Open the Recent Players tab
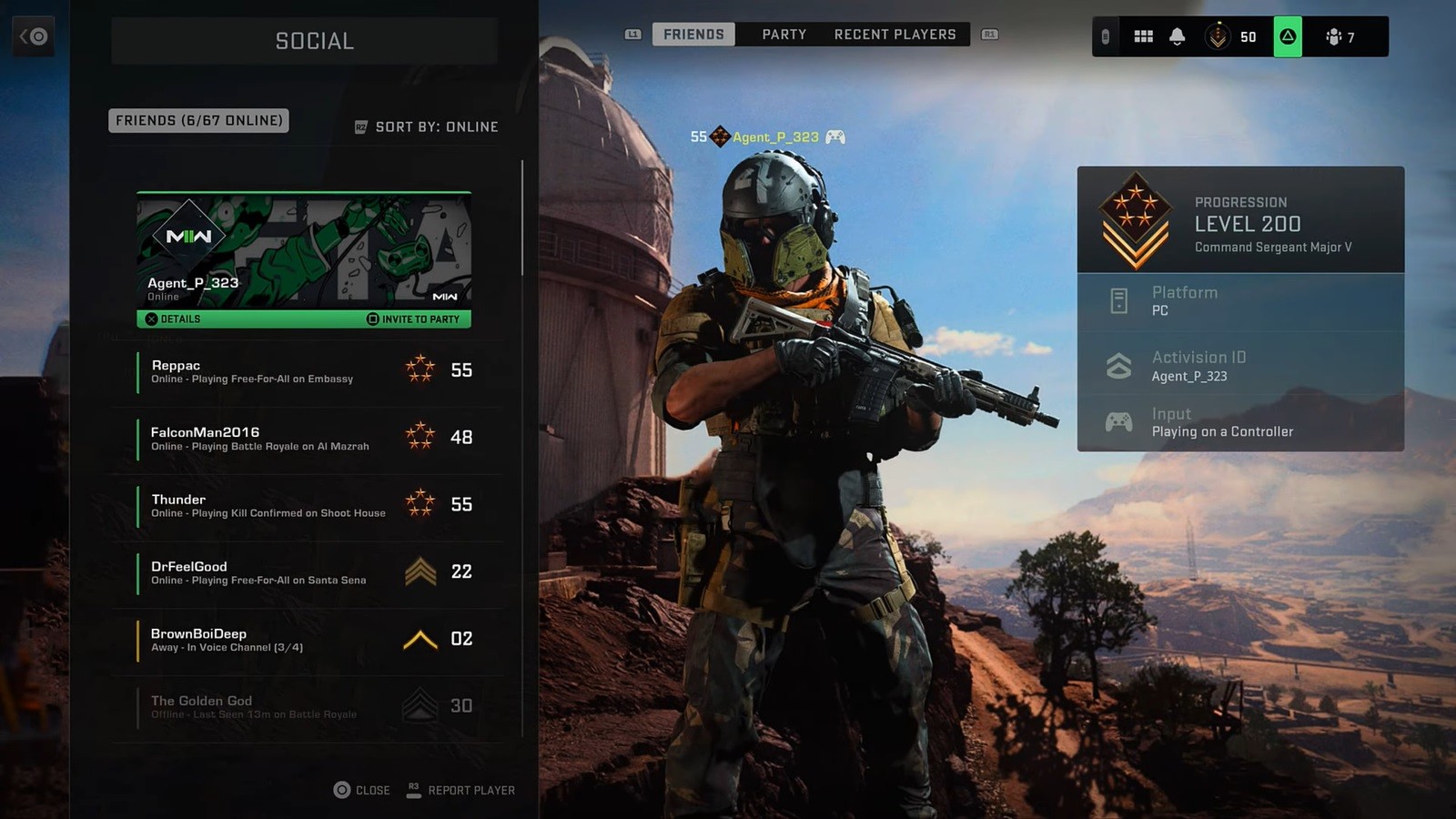Viewport: 1456px width, 819px height. tap(895, 34)
